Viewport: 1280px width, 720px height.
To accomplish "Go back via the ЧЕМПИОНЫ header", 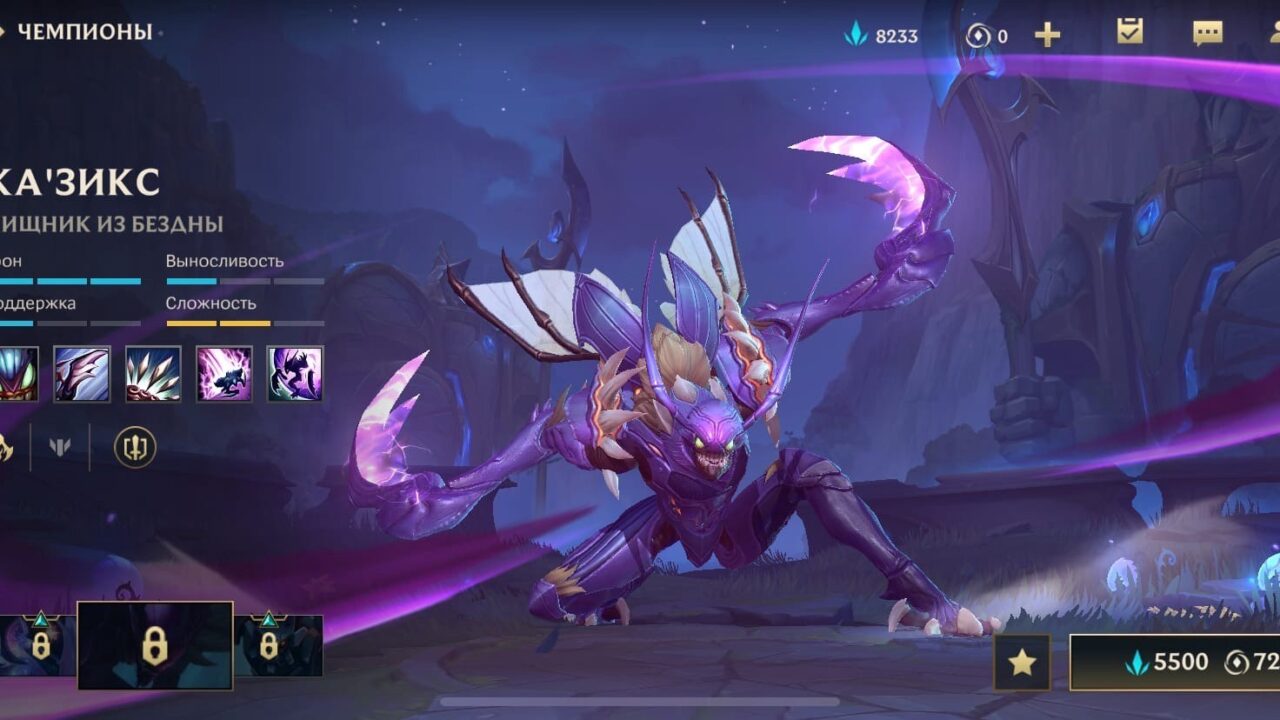I will click(x=75, y=30).
